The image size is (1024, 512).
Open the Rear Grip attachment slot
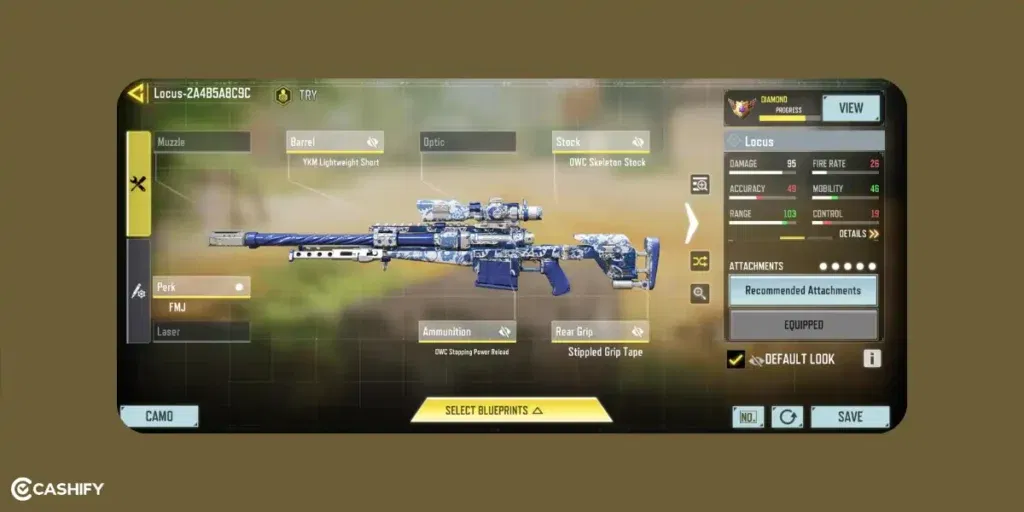[x=601, y=331]
